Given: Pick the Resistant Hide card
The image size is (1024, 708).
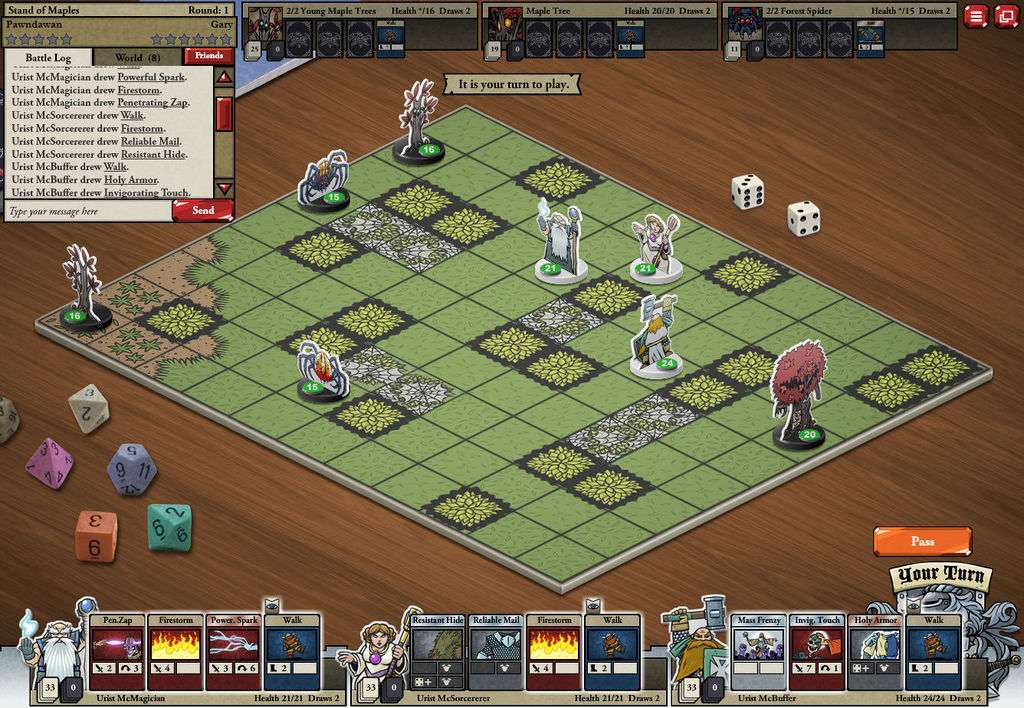Looking at the screenshot, I should click(x=437, y=651).
